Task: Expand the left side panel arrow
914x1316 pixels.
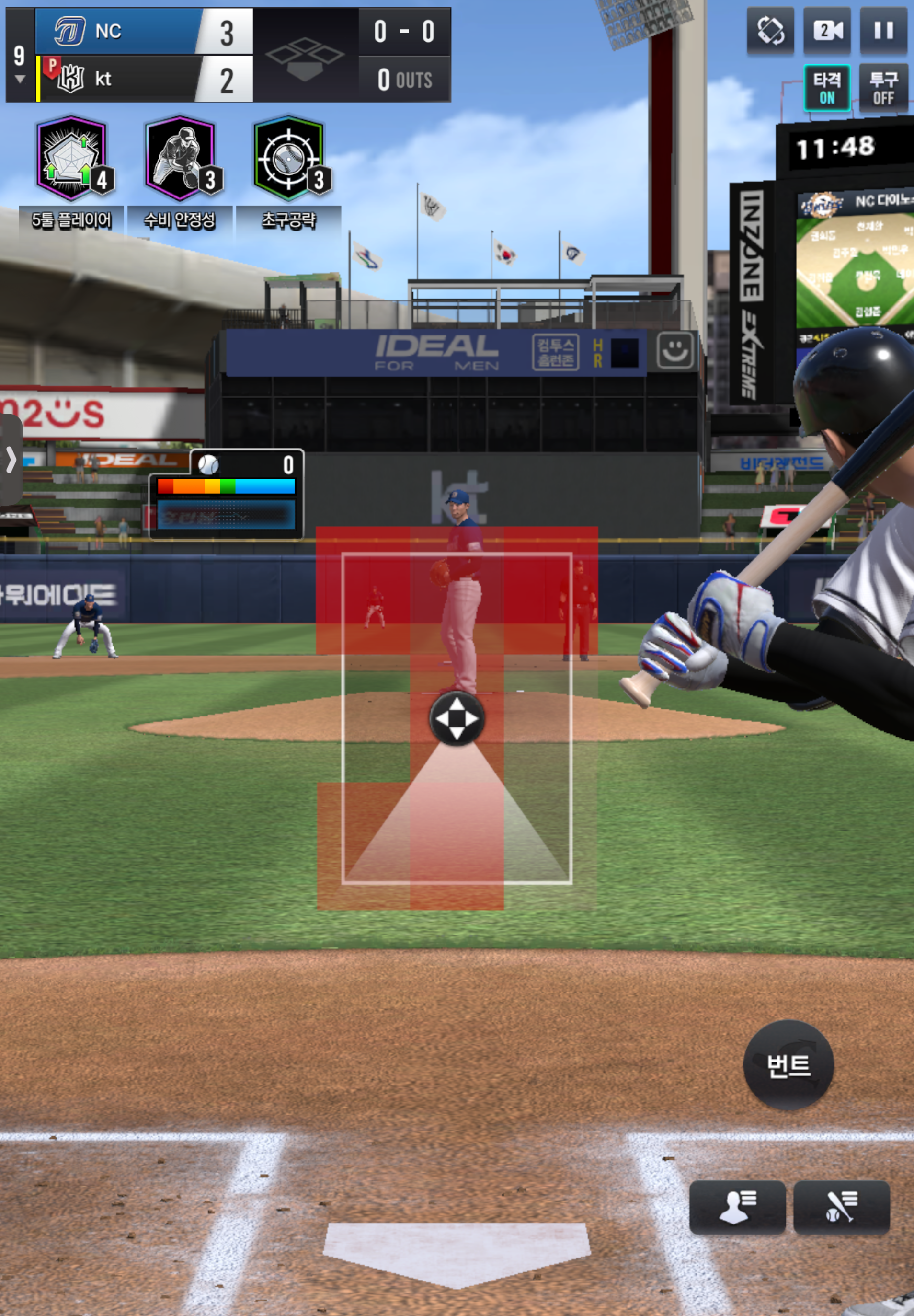Action: [x=11, y=460]
